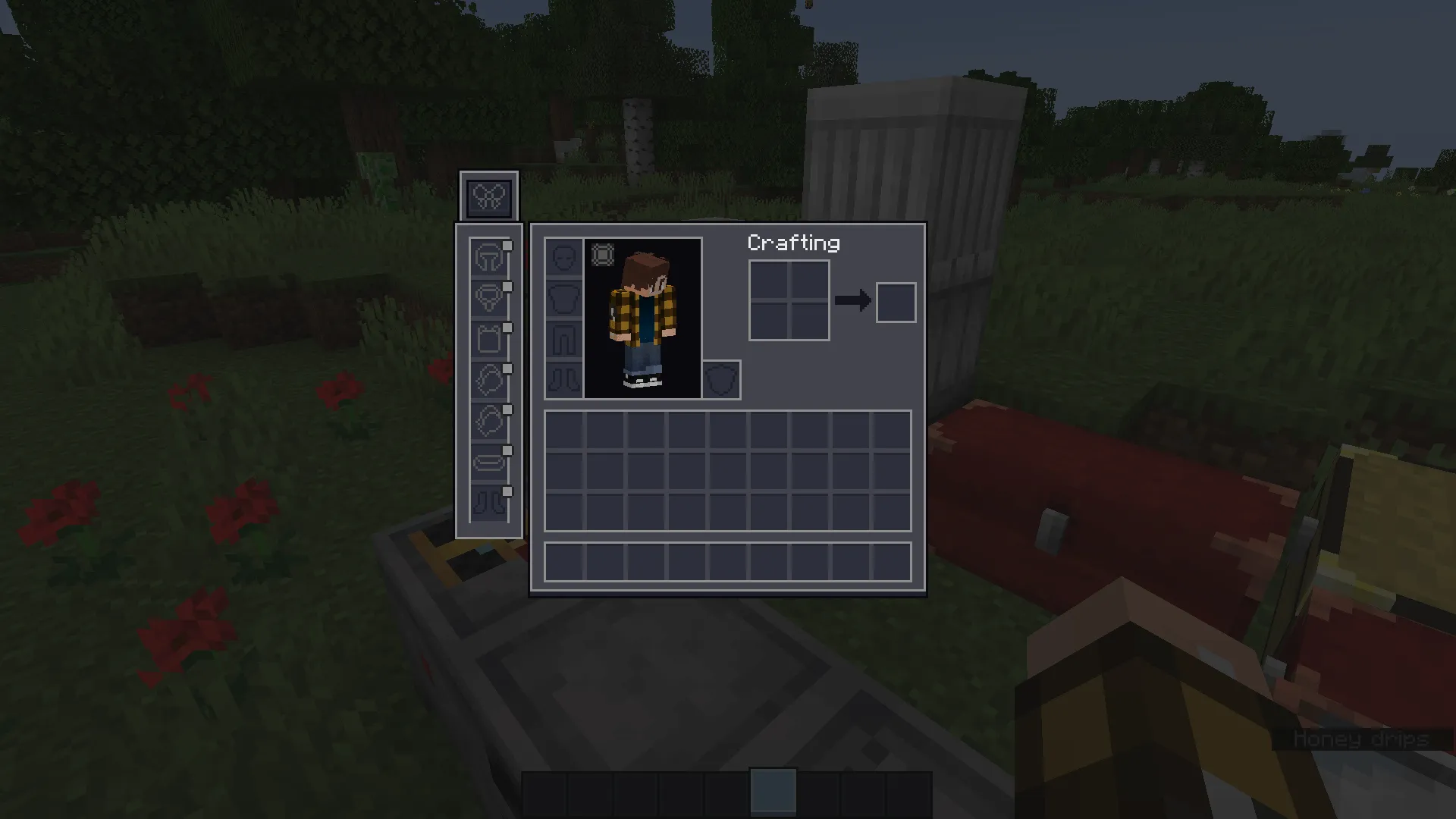The image size is (1456, 819).
Task: Toggle the ring slot visibility switch
Action: click(507, 370)
